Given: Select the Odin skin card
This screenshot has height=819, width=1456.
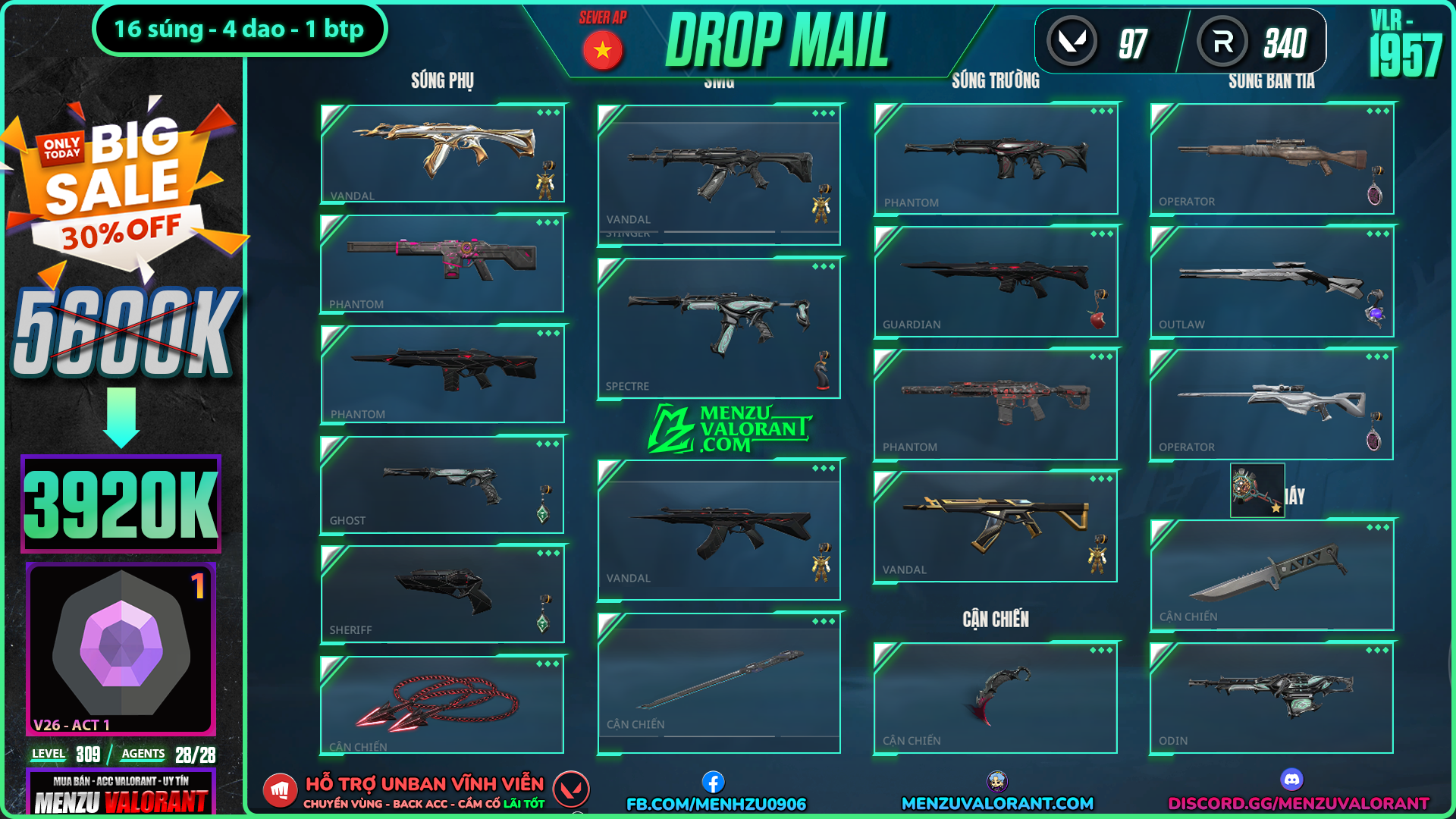Looking at the screenshot, I should point(1272,698).
